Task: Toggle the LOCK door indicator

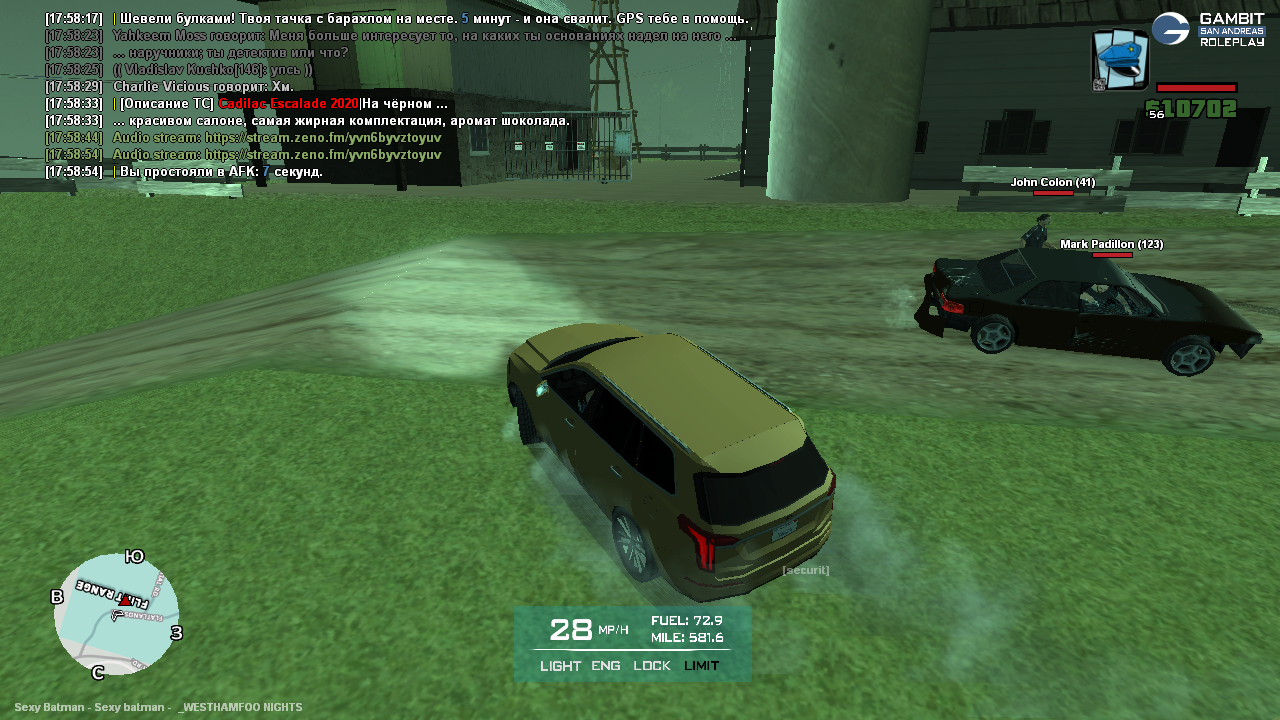Action: [x=652, y=666]
